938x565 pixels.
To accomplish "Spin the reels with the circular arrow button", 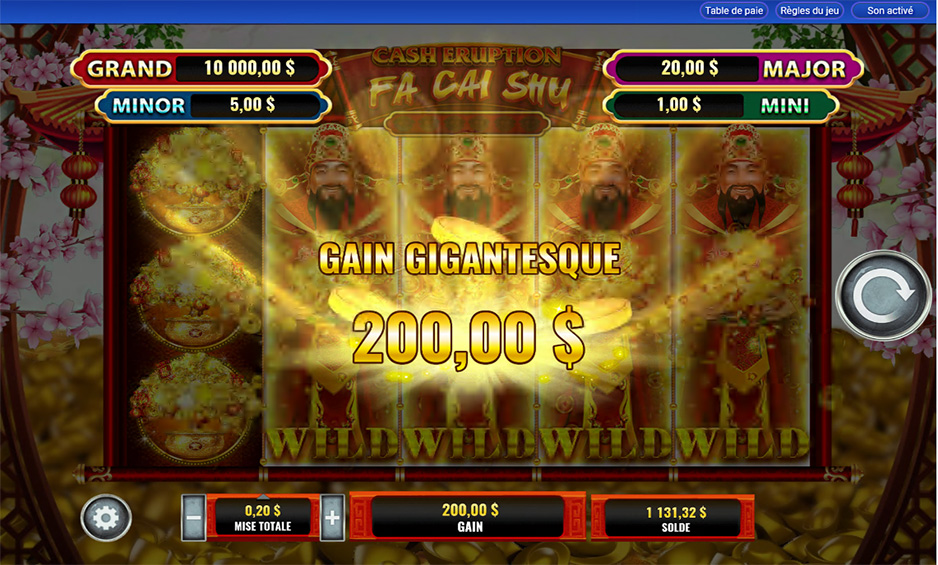I will 883,295.
